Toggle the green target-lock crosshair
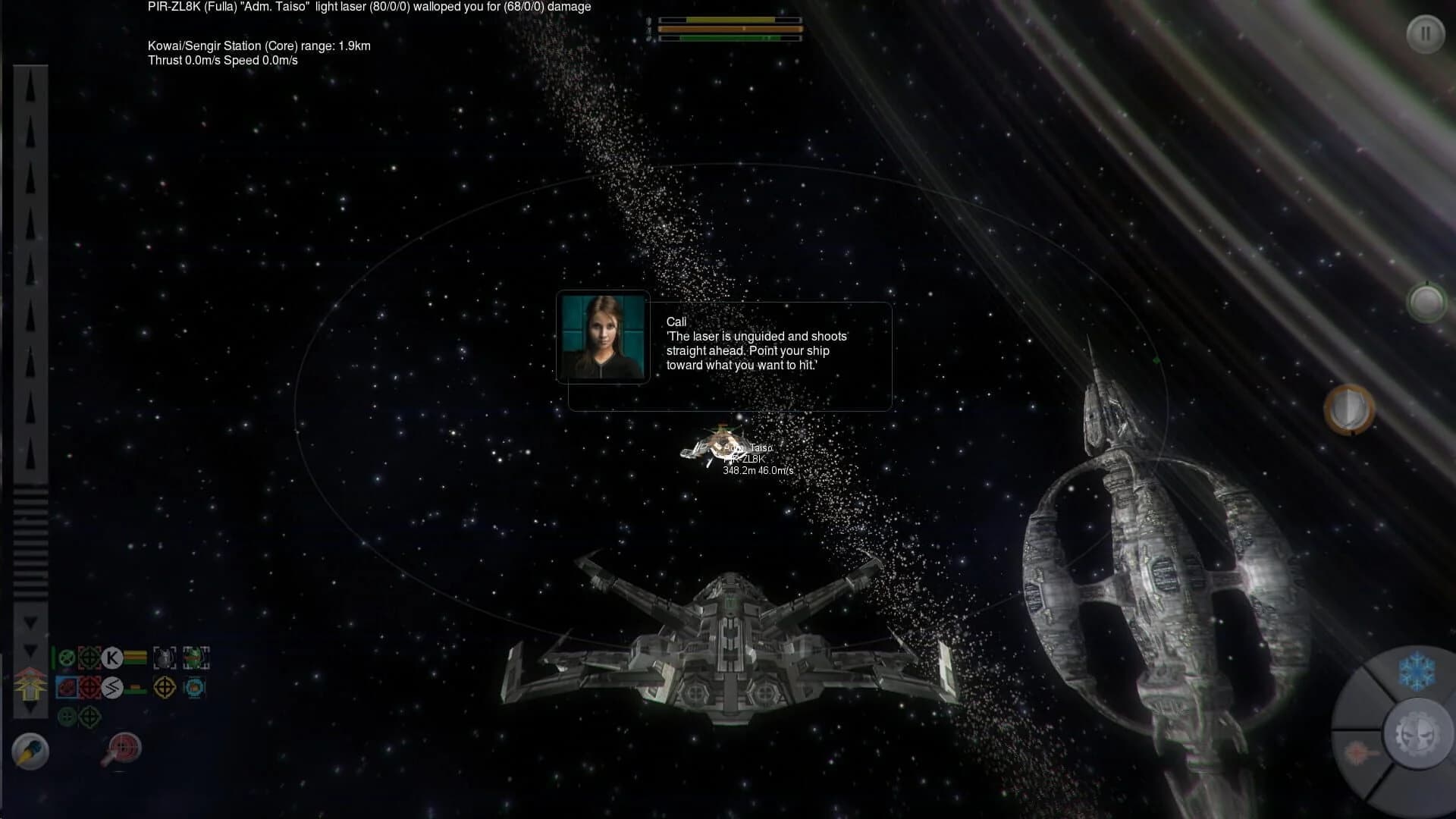Image resolution: width=1456 pixels, height=819 pixels. point(89,717)
